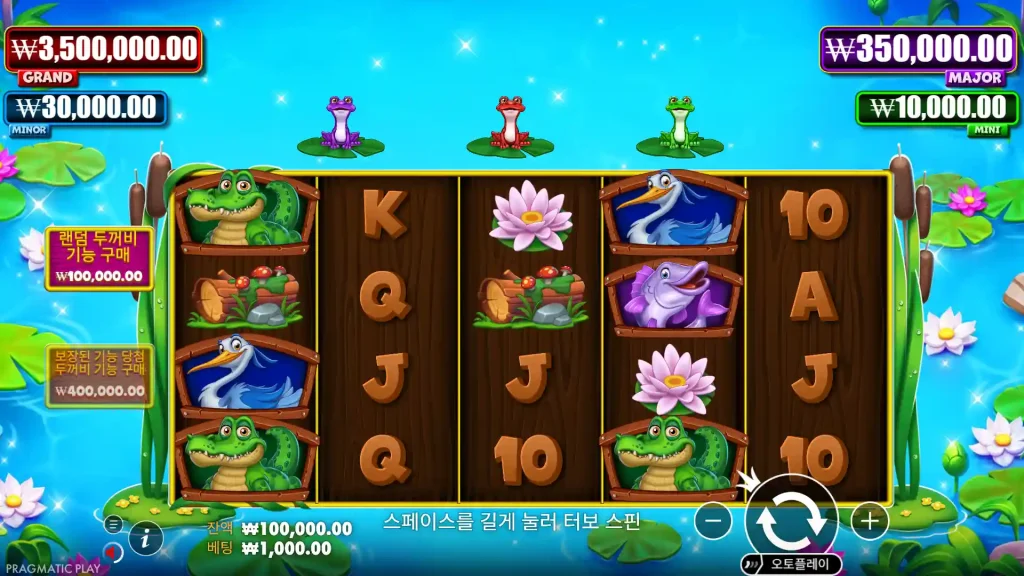The width and height of the screenshot is (1024, 576).
Task: Spin the reels with the circular arrows button
Action: coord(790,520)
